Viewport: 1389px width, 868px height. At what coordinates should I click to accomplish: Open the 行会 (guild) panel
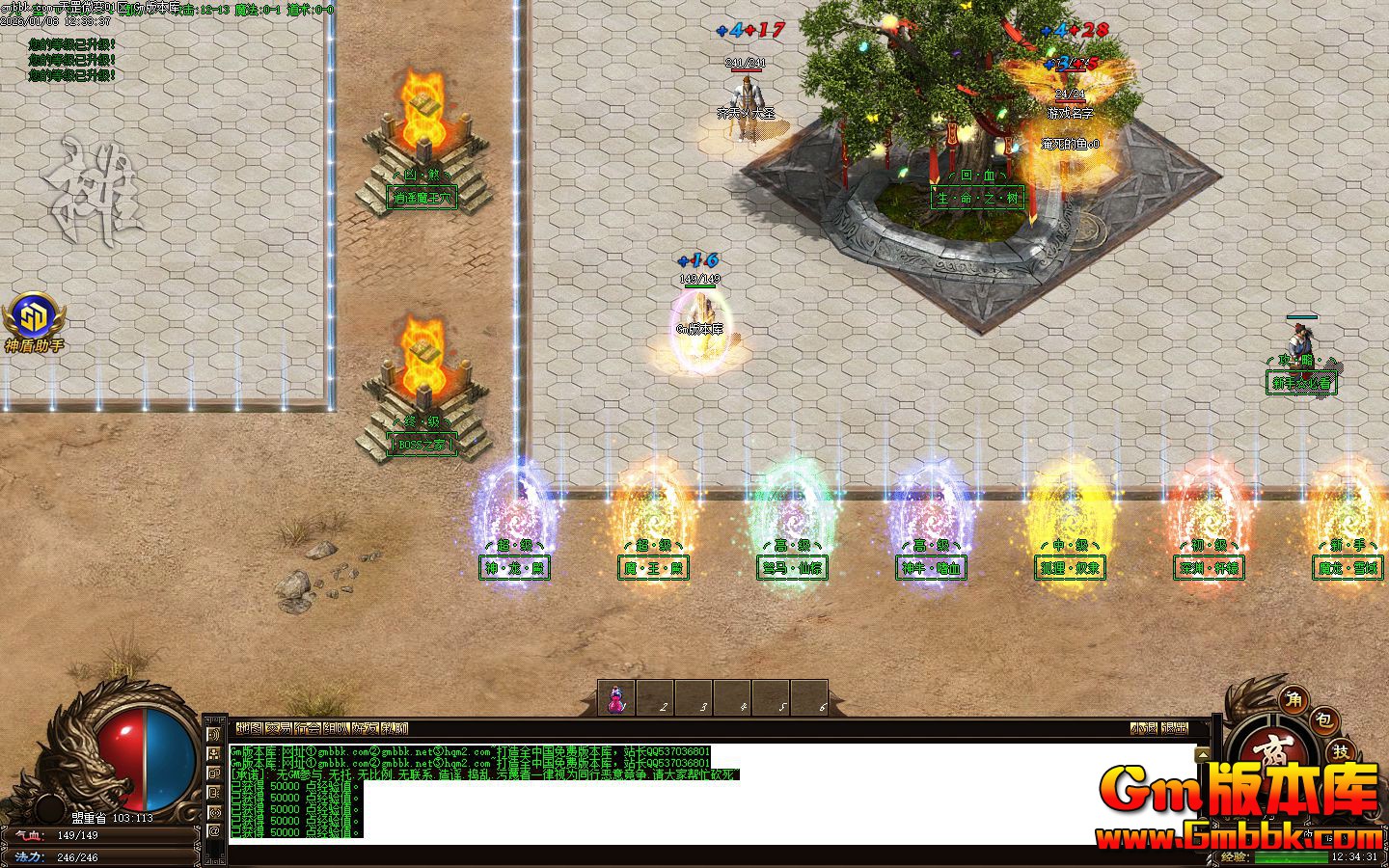[x=308, y=728]
